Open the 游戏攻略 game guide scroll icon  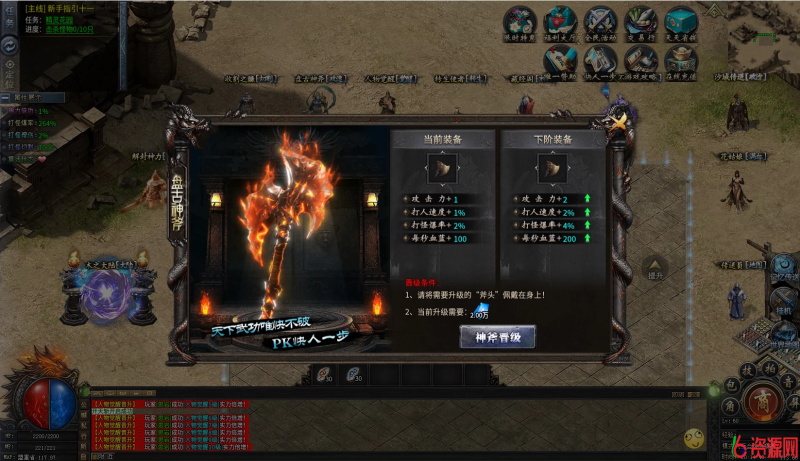640,59
